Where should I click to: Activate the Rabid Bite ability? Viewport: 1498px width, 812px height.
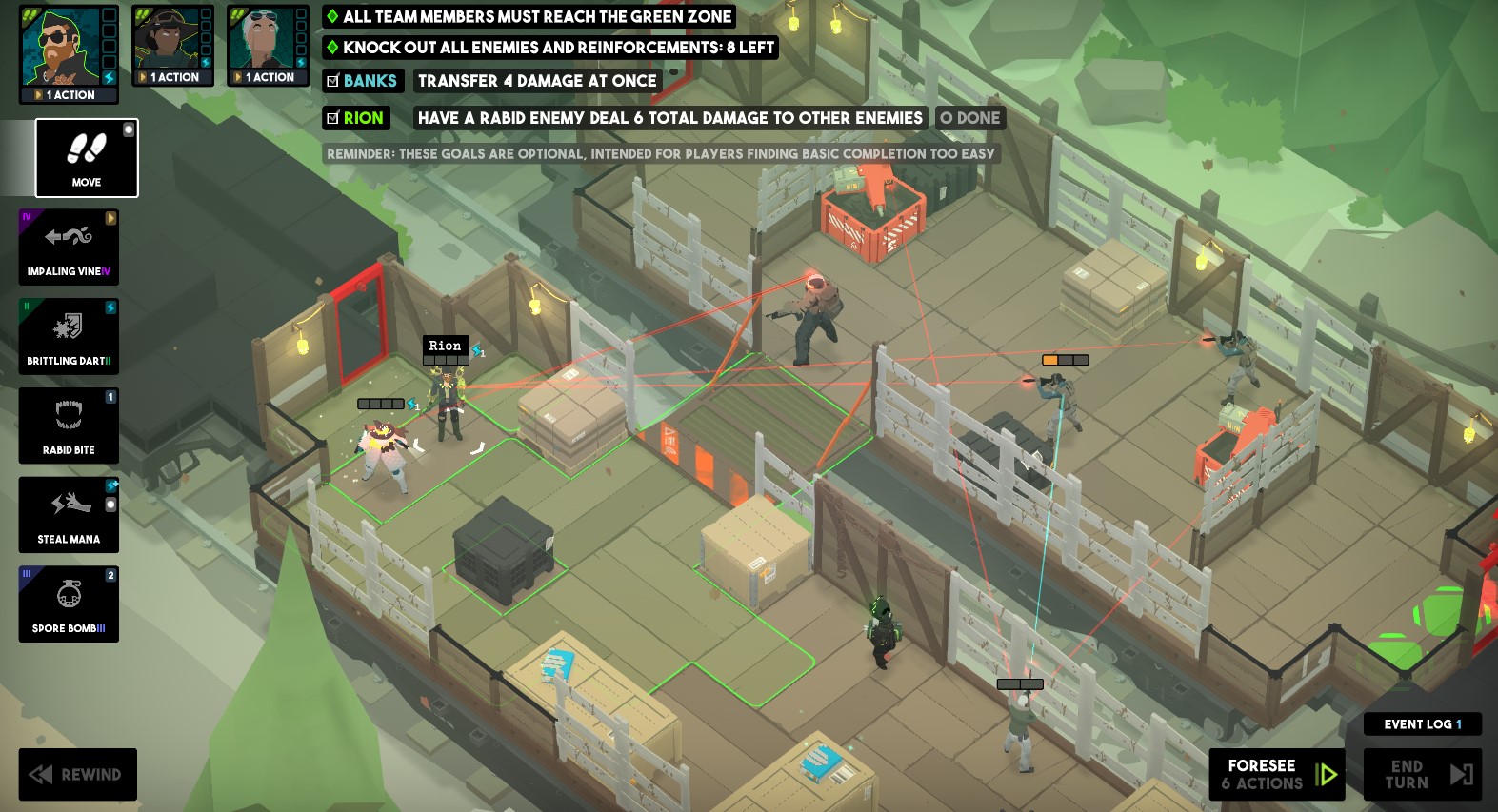pyautogui.click(x=68, y=425)
